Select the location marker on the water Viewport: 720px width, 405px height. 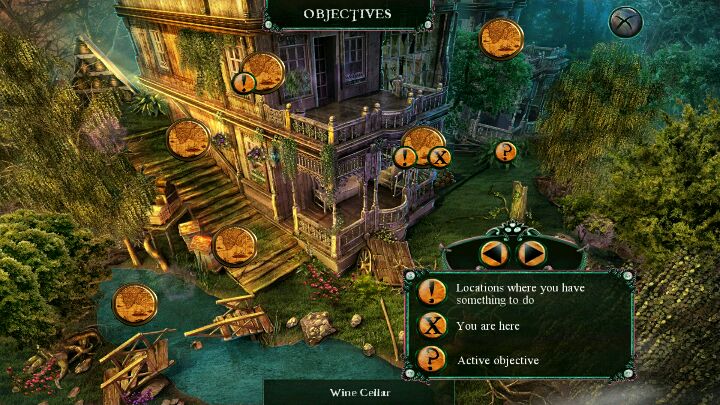135,304
